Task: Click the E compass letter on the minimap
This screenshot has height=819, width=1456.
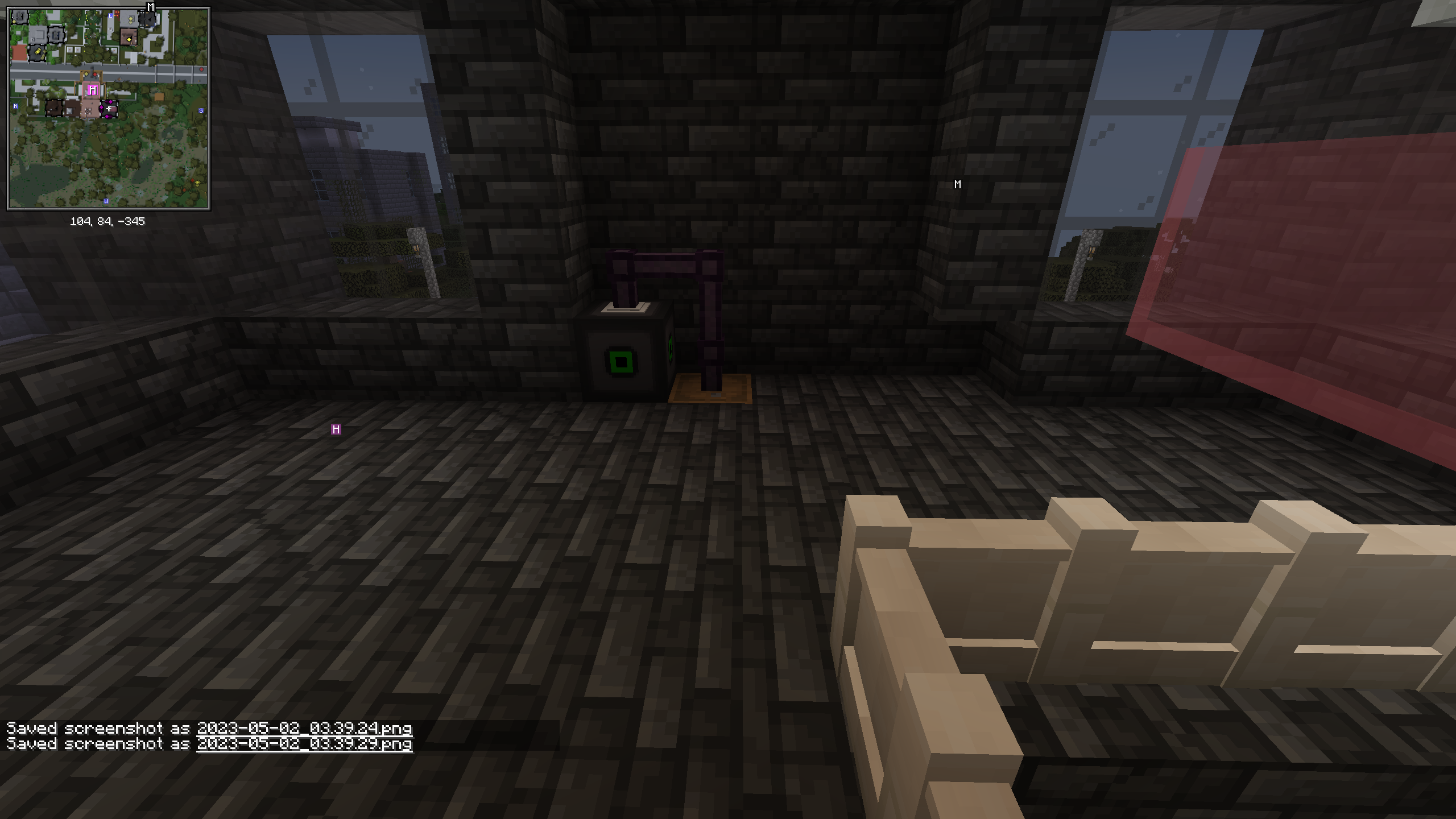Action: pyautogui.click(x=110, y=16)
